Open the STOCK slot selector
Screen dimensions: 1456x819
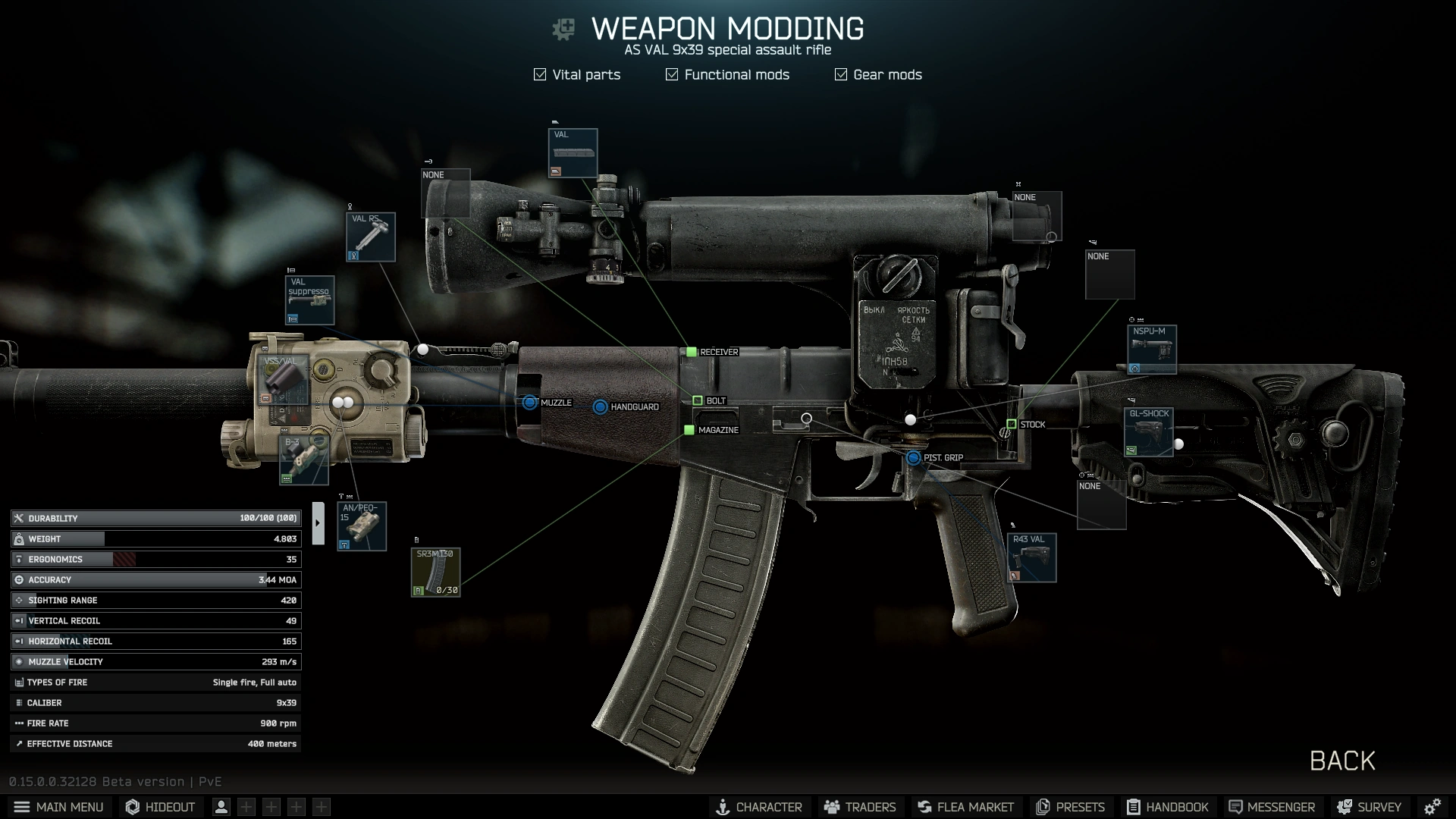[x=1012, y=425]
